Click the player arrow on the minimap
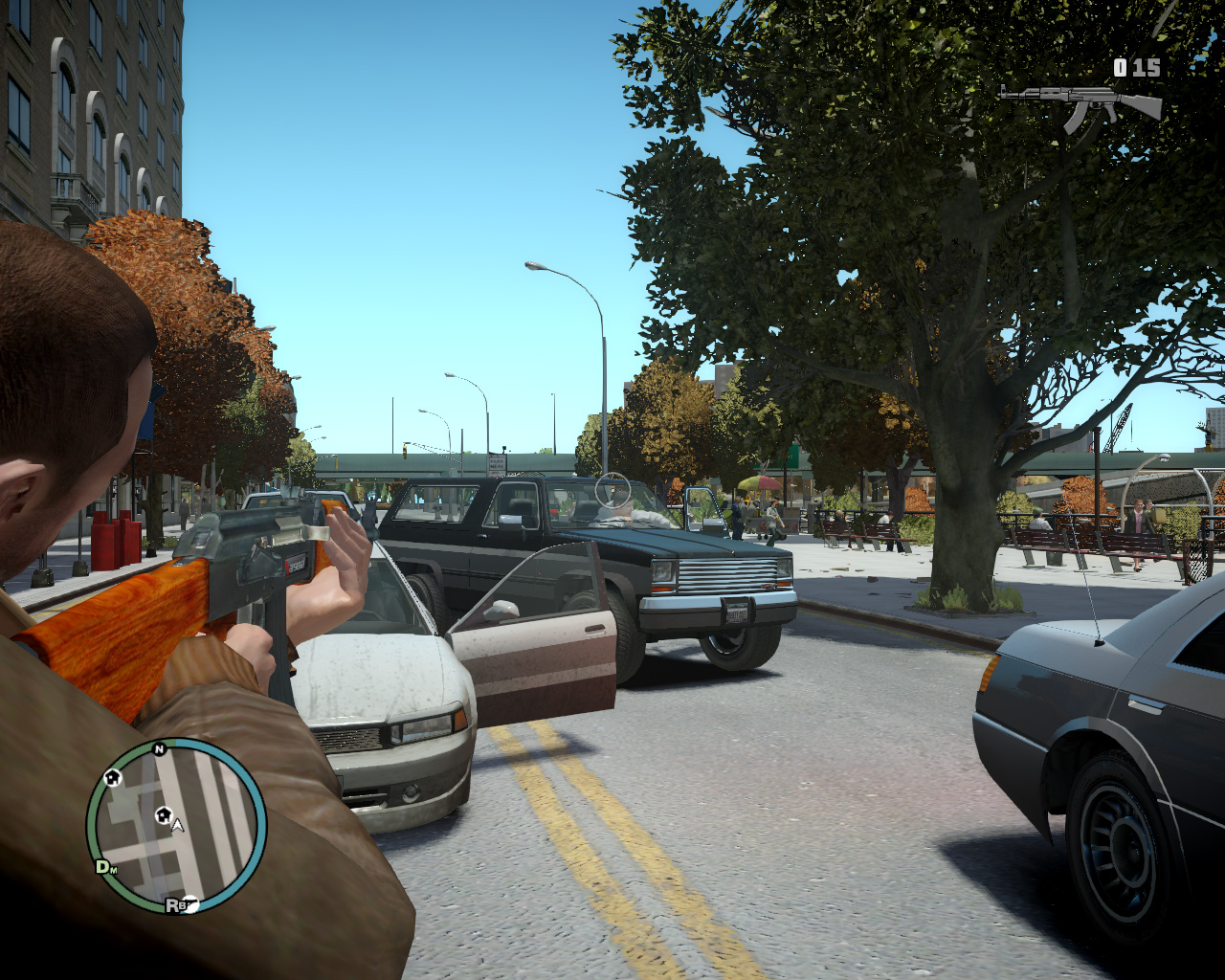Viewport: 1225px width, 980px height. pyautogui.click(x=177, y=825)
